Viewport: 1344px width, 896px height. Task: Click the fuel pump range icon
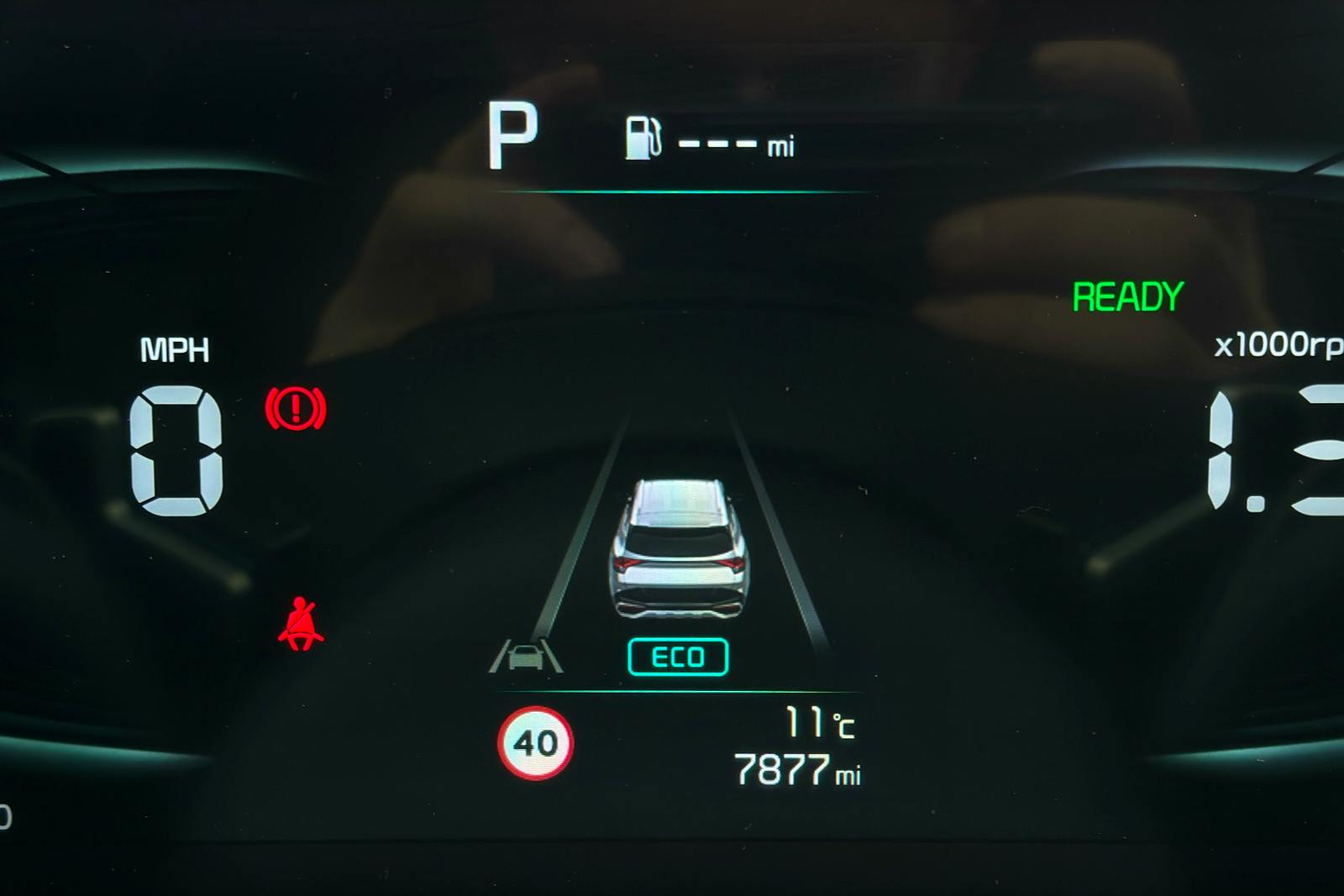(643, 139)
